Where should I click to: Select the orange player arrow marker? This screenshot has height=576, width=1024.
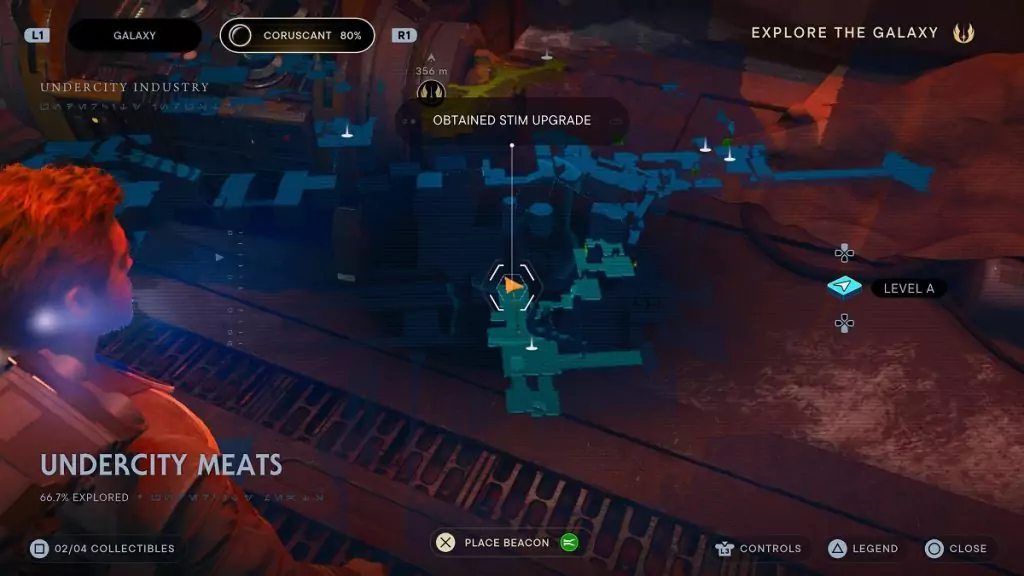tap(513, 286)
